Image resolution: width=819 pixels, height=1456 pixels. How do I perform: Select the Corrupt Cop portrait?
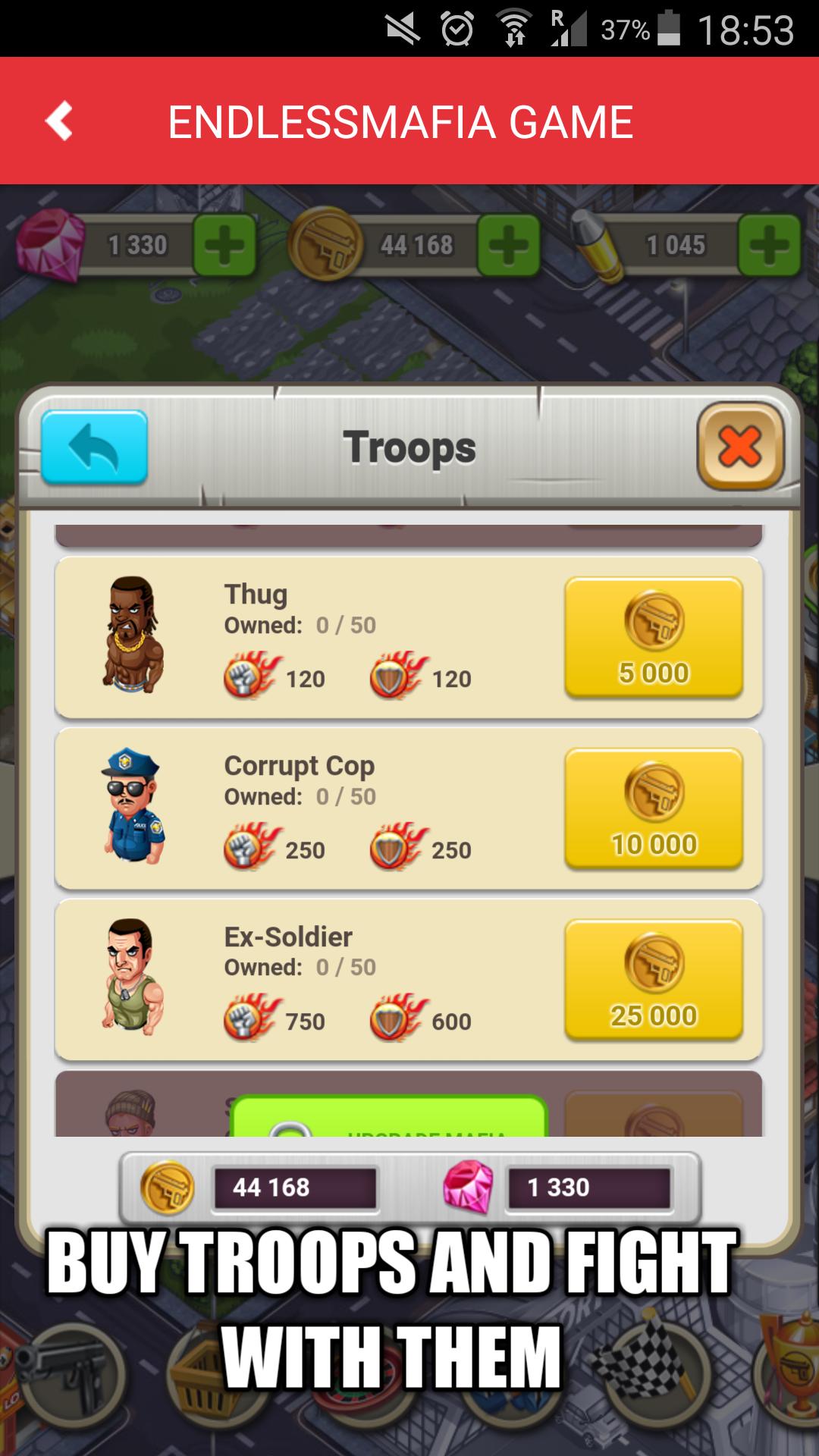pos(133,806)
